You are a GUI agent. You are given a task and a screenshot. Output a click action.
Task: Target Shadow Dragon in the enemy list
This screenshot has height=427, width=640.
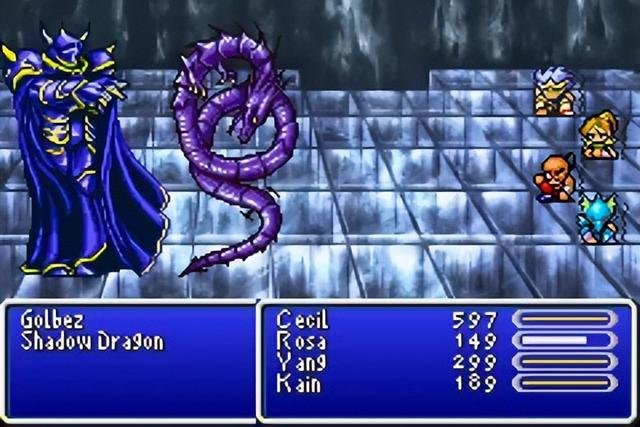[91, 342]
